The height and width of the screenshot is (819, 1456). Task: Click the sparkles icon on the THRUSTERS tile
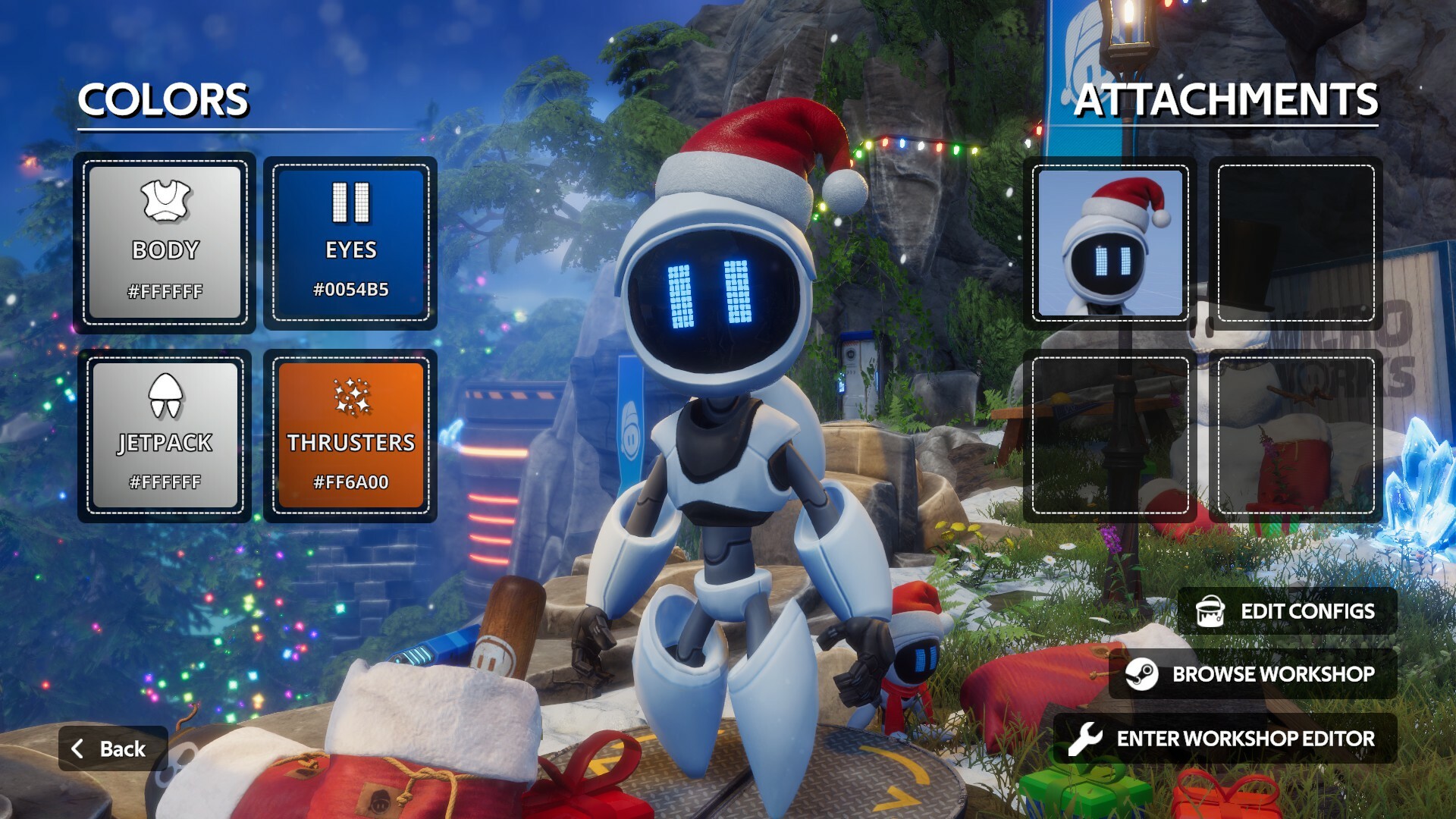point(350,394)
